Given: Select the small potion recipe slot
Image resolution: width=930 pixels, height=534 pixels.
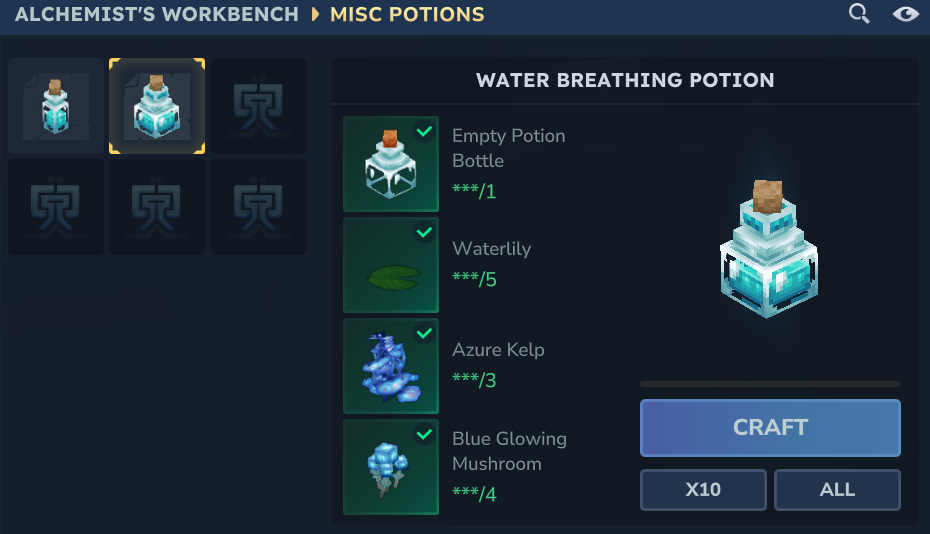Looking at the screenshot, I should [56, 106].
